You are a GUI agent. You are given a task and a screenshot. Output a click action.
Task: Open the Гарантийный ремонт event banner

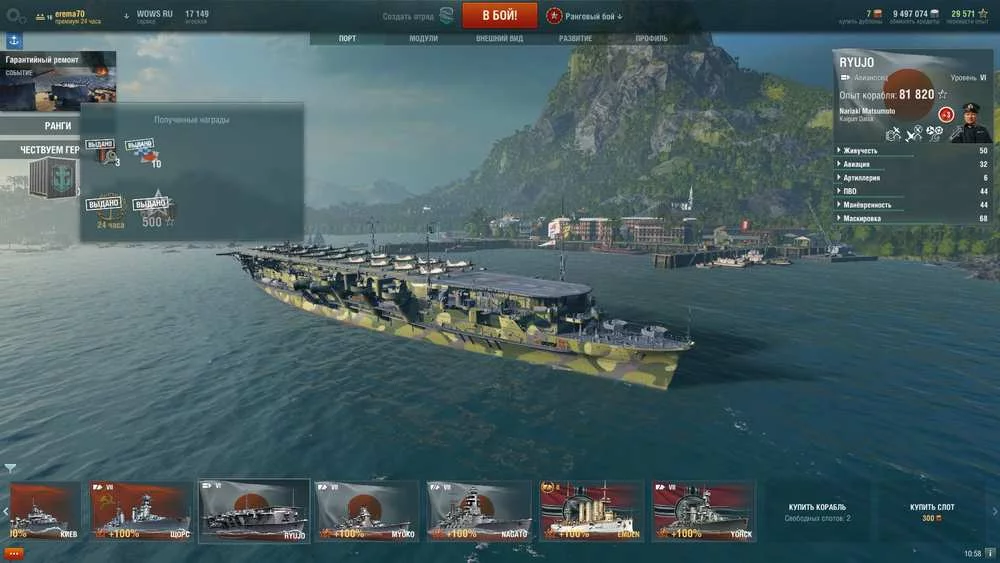58,81
